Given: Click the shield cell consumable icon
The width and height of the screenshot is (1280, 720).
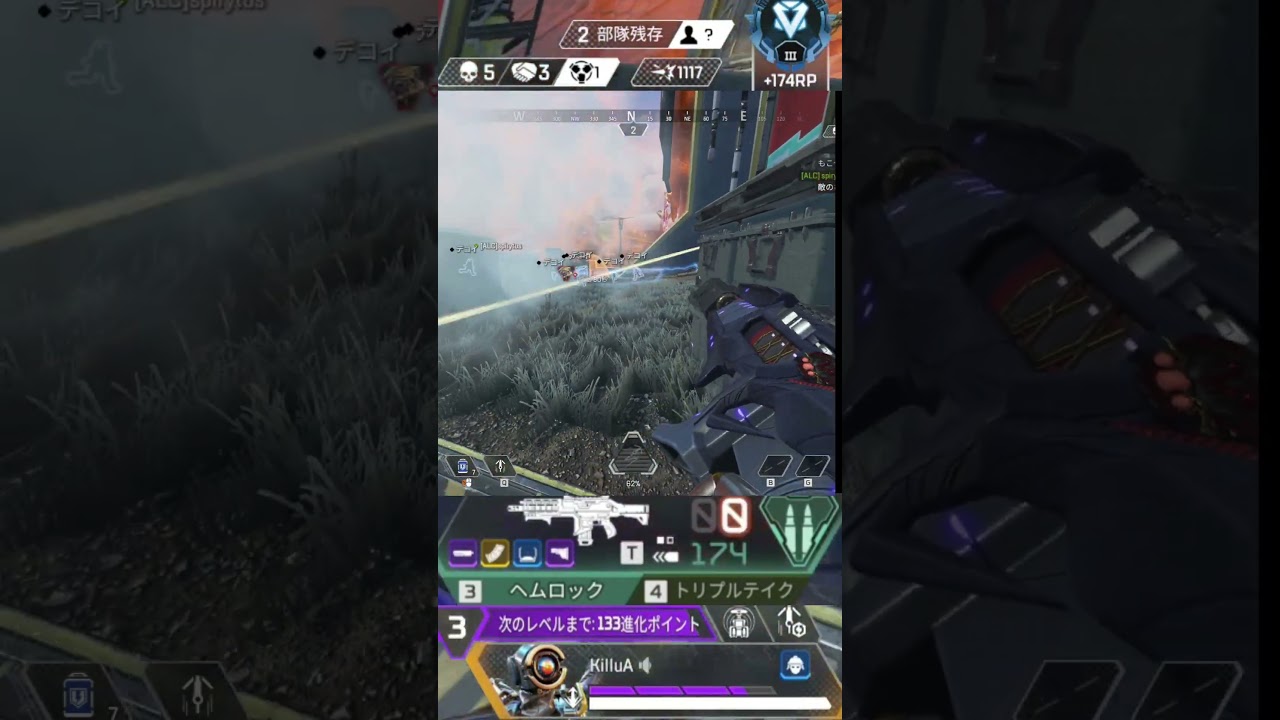Looking at the screenshot, I should coord(462,466).
